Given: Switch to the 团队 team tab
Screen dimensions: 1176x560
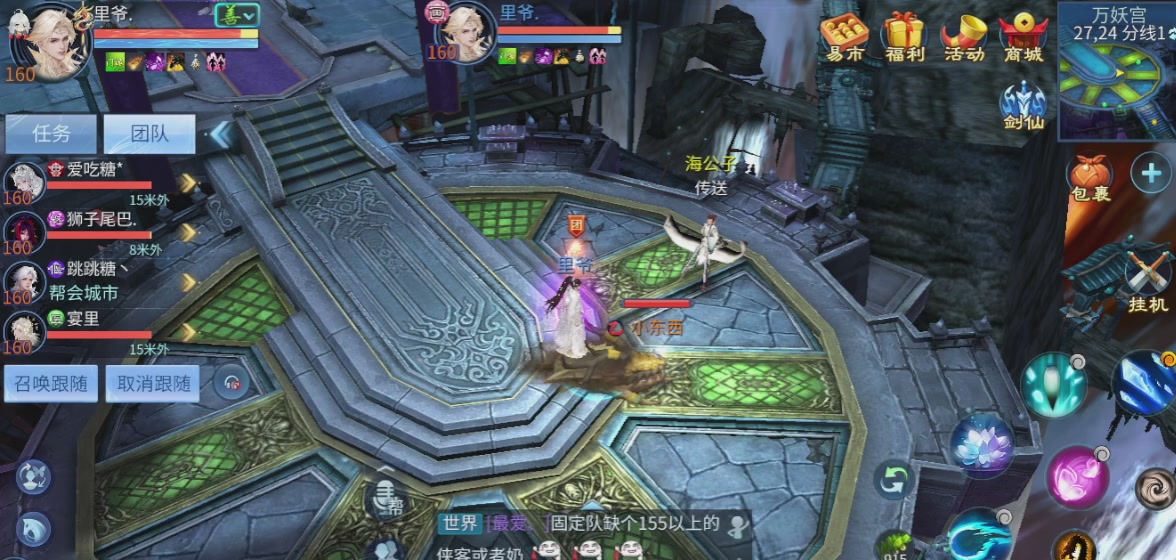Looking at the screenshot, I should tap(149, 133).
